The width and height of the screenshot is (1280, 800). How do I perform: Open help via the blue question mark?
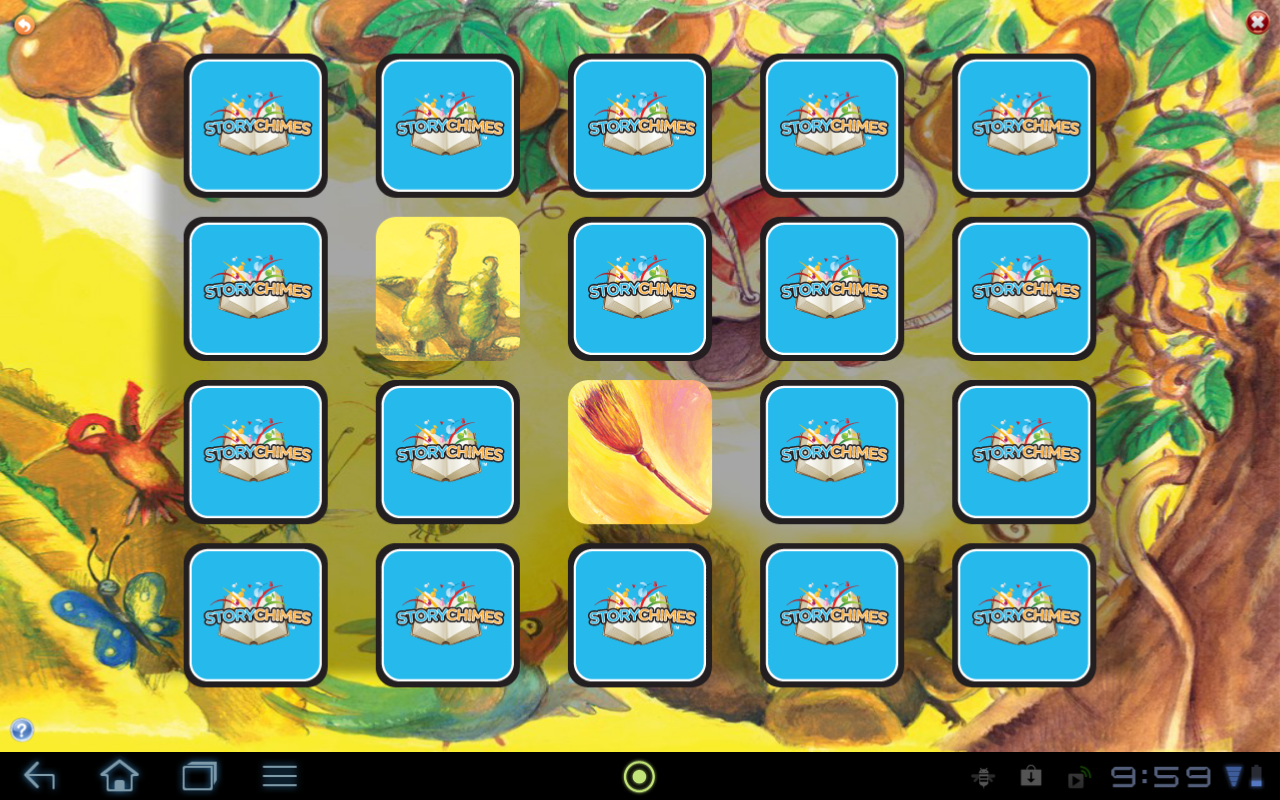(x=22, y=729)
